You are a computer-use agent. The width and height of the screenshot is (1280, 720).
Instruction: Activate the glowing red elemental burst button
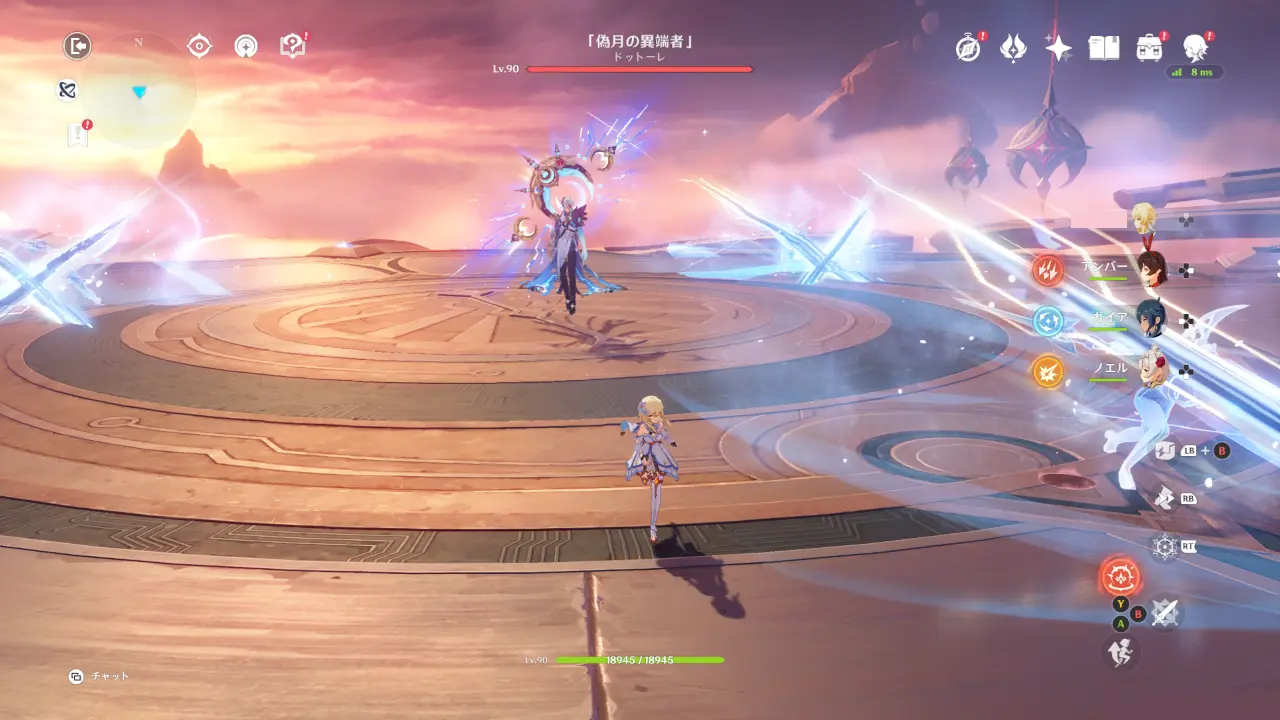(x=1120, y=577)
